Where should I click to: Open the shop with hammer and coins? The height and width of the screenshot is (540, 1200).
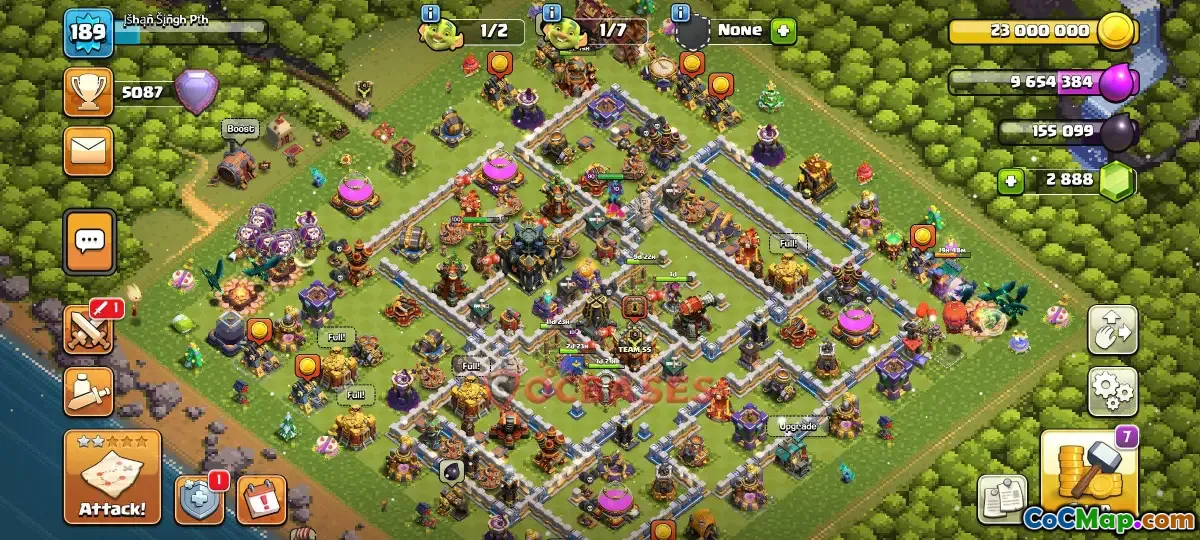1088,473
